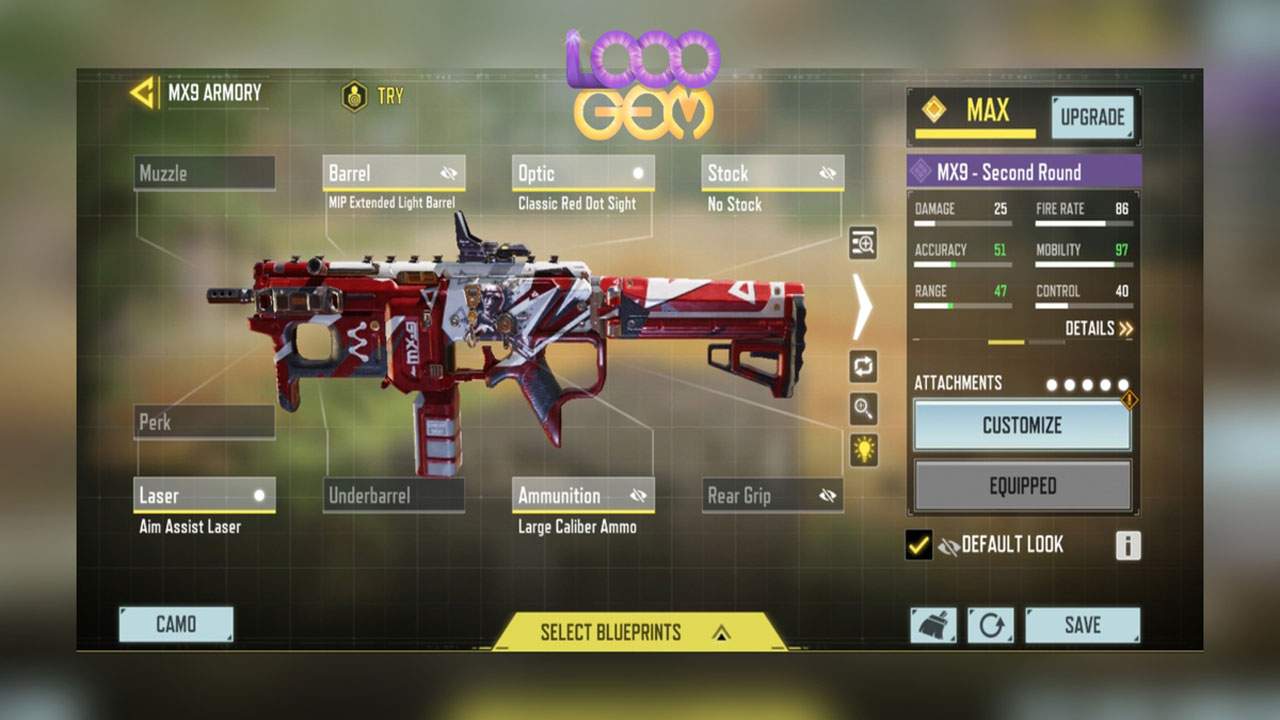Expand Select Blueprints panel
Screen dimensions: 1280x720
[x=636, y=632]
